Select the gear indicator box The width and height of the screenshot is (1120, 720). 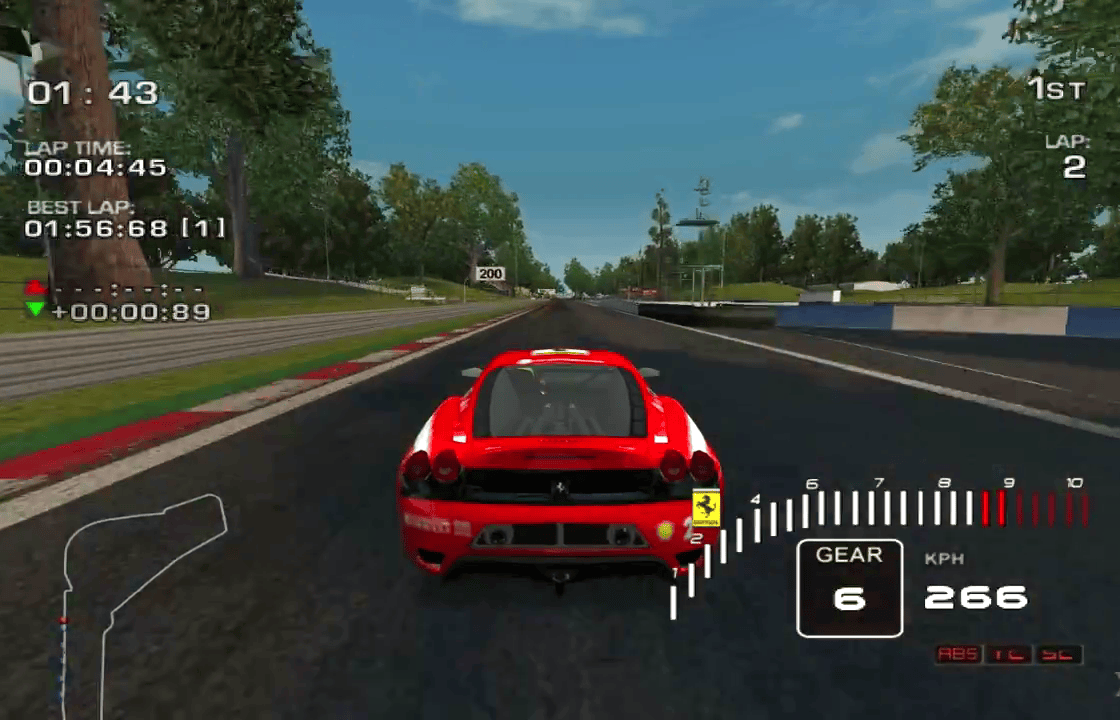(849, 588)
